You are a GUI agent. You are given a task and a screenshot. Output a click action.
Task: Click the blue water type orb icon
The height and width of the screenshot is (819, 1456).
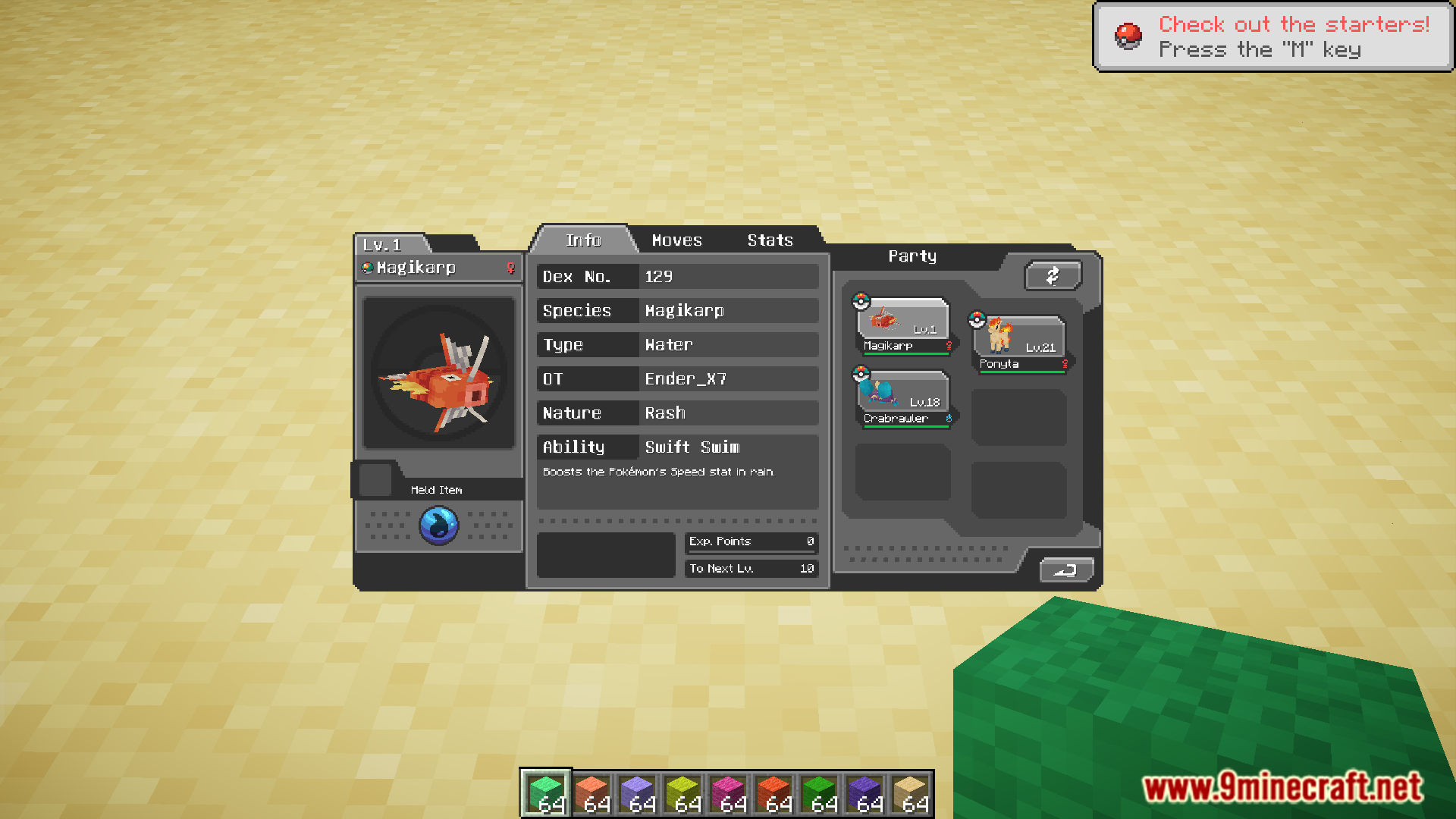[x=439, y=525]
